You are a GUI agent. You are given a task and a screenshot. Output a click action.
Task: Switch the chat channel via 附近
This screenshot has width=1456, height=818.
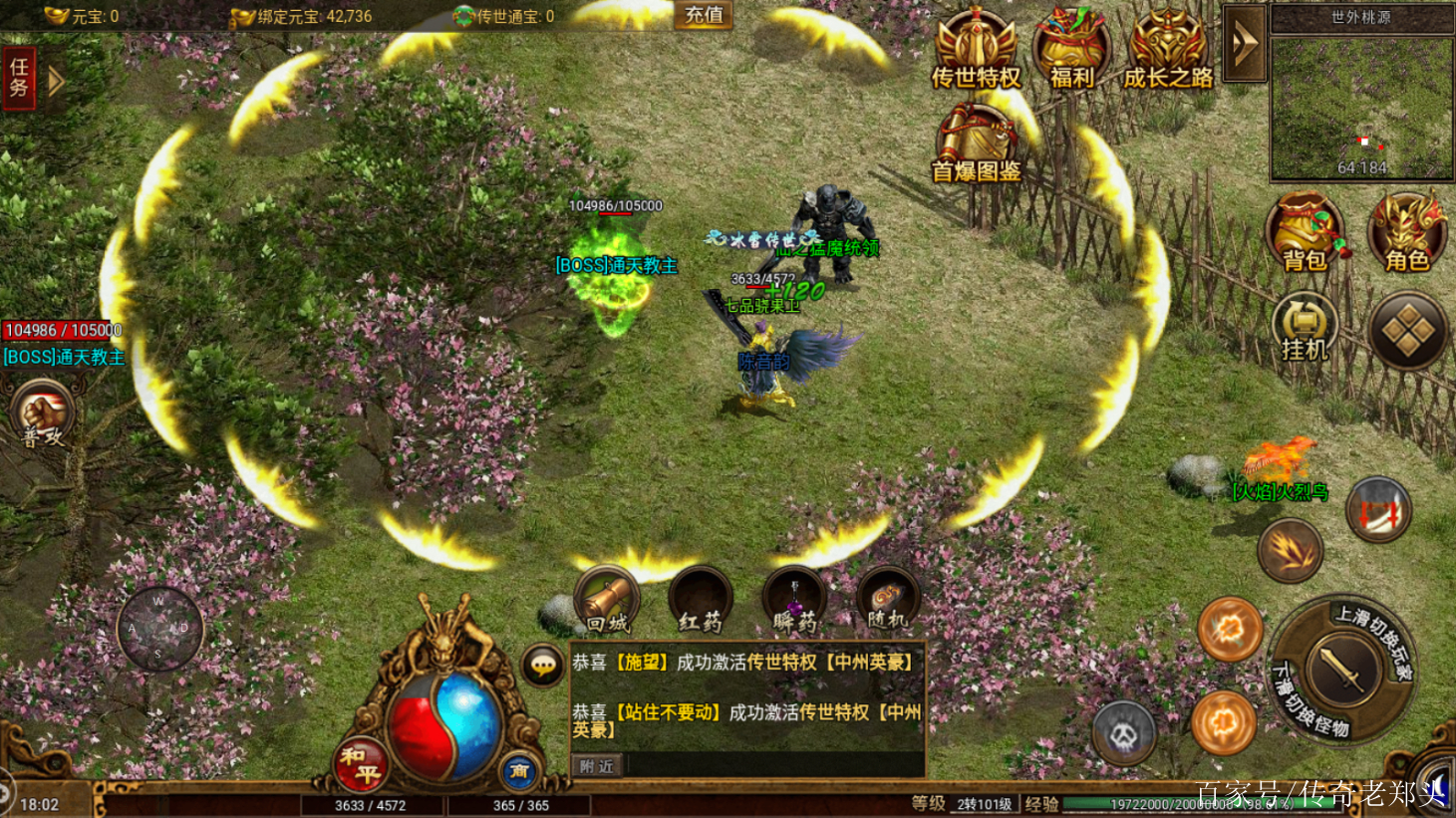pyautogui.click(x=597, y=766)
